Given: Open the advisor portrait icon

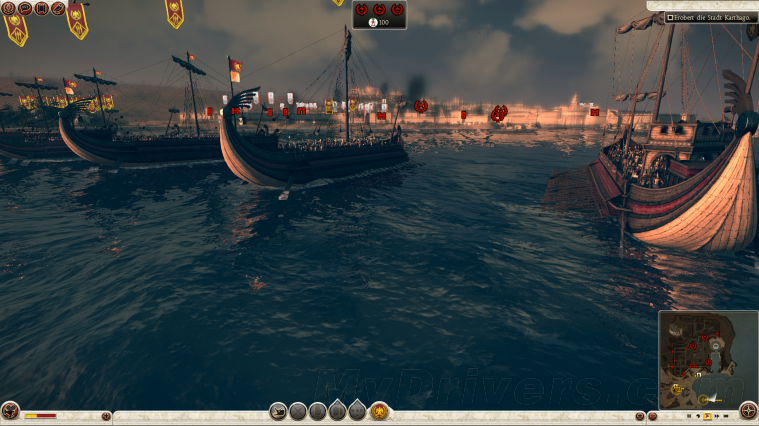Looking at the screenshot, I should pos(7,8).
